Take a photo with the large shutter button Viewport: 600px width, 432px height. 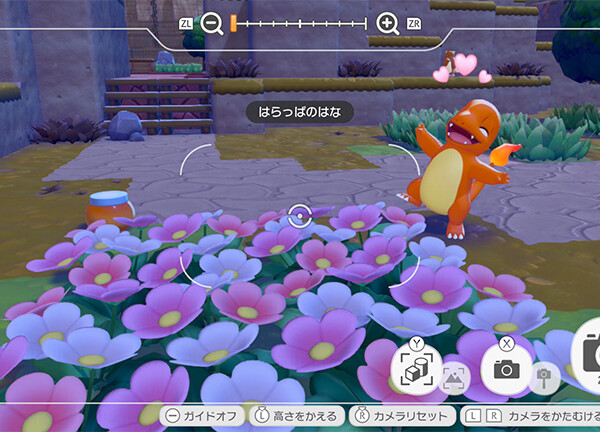click(x=588, y=360)
